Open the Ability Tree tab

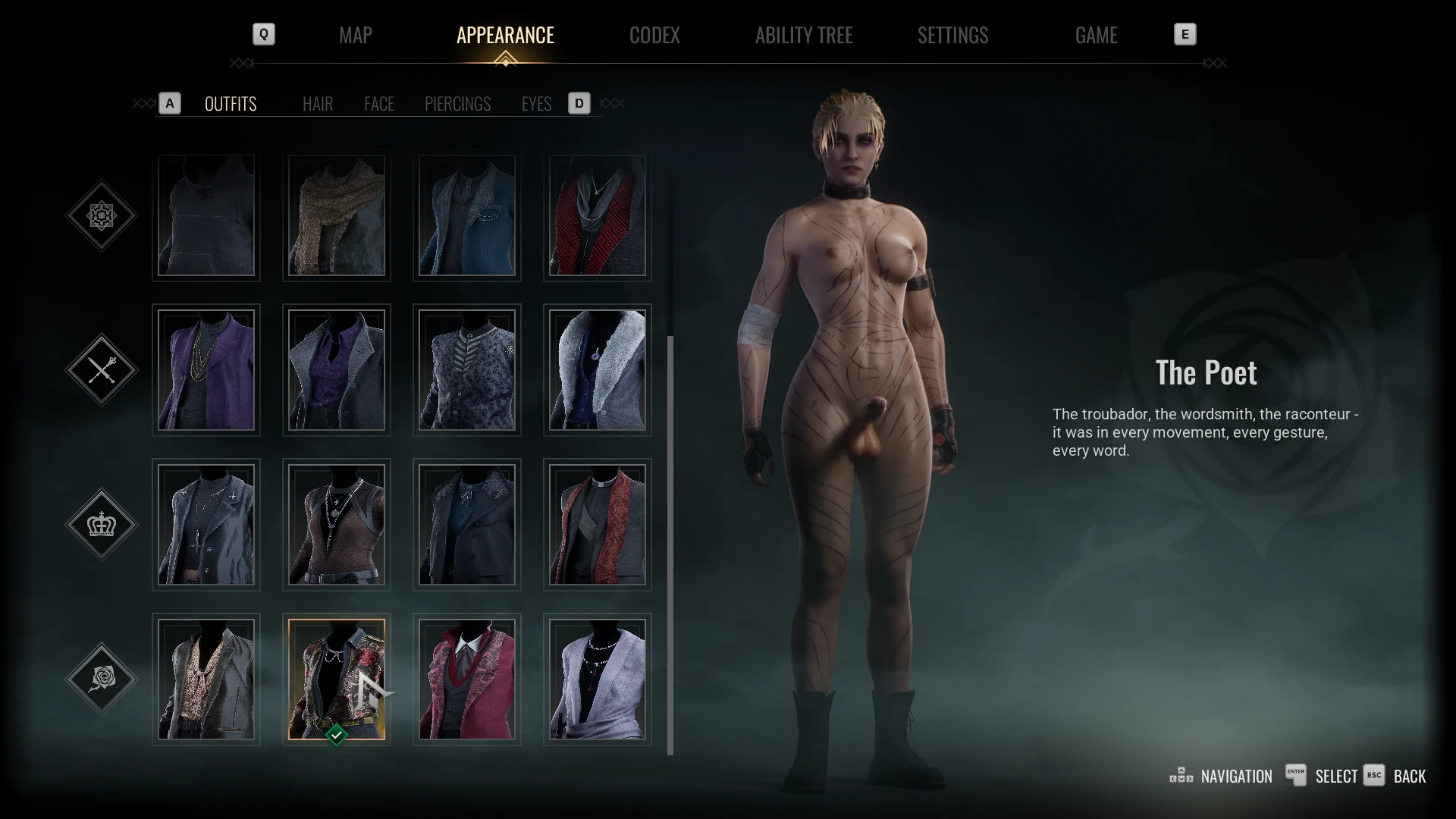804,35
